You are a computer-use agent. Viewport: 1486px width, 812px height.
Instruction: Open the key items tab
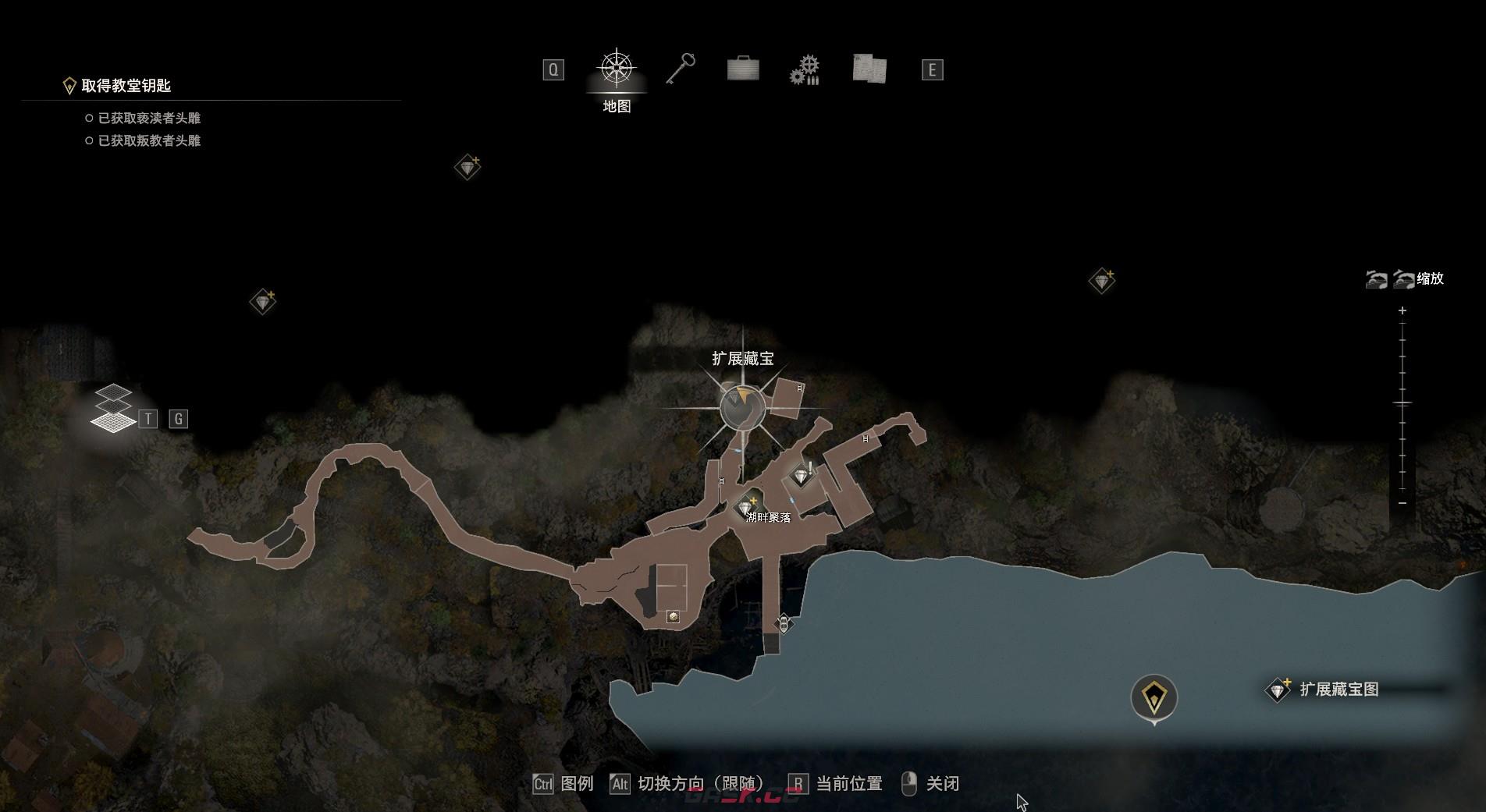(681, 69)
